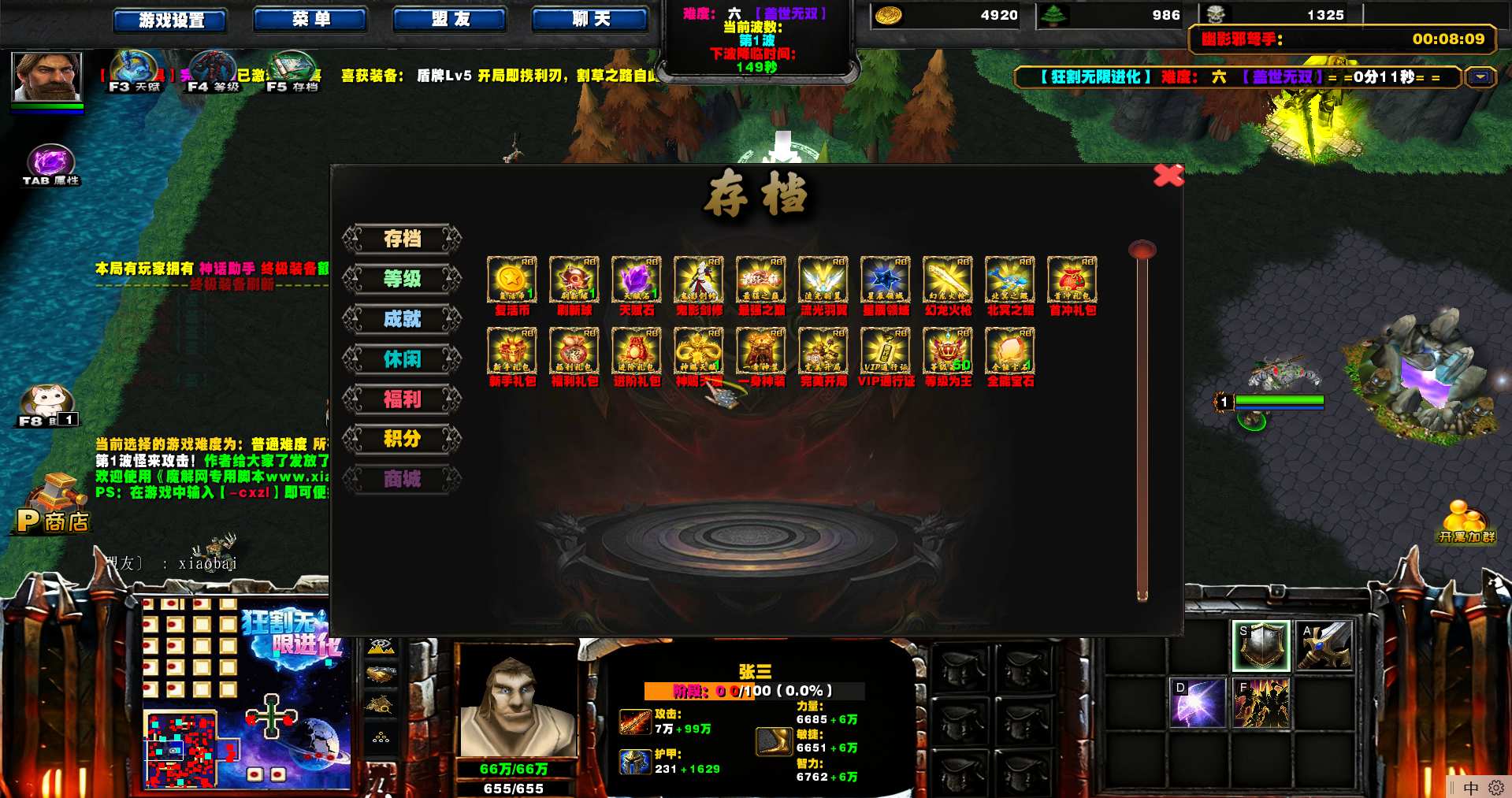Switch to the 等级 tab
1512x798 pixels.
pyautogui.click(x=402, y=278)
